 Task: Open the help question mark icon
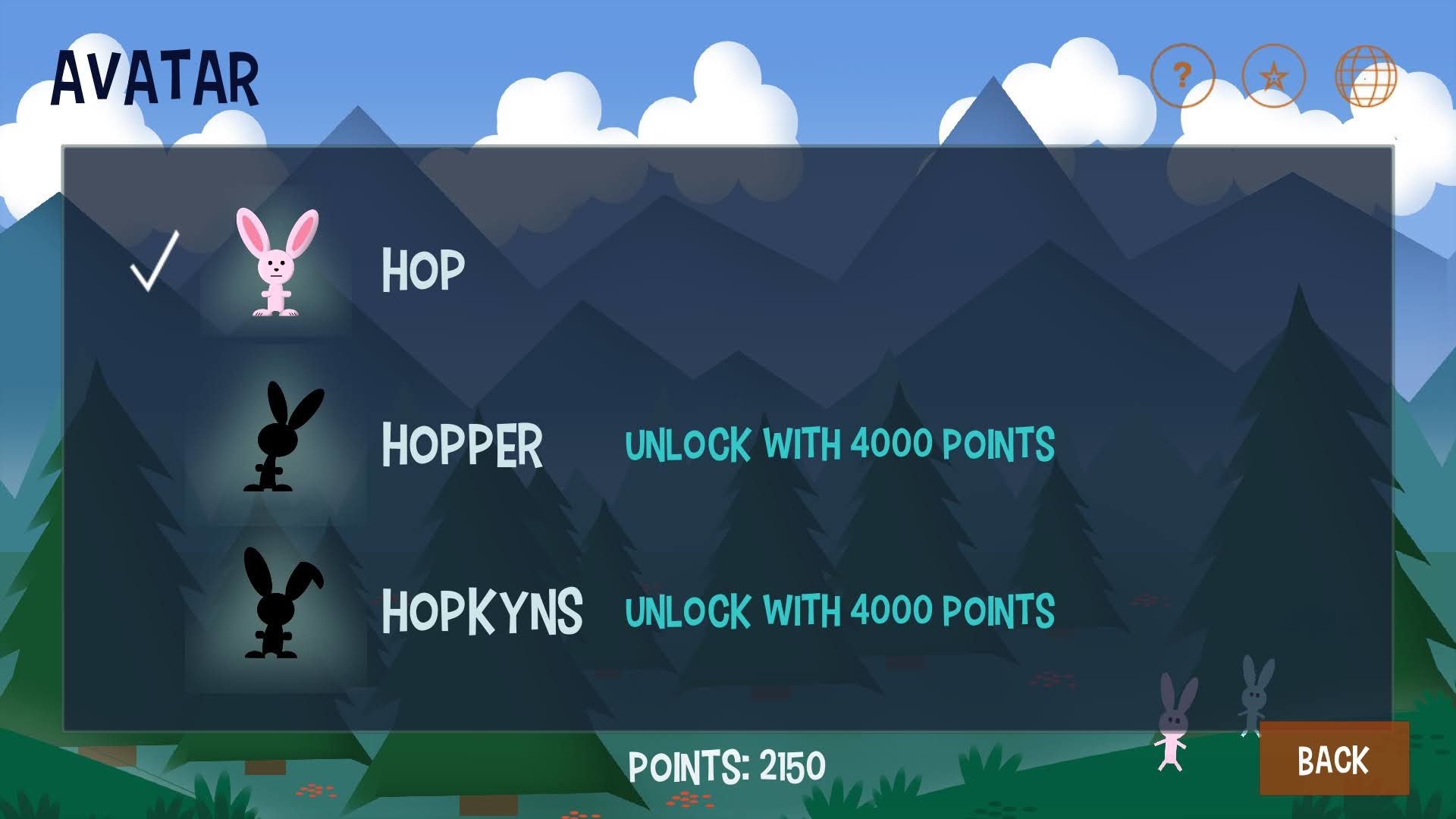click(1184, 76)
